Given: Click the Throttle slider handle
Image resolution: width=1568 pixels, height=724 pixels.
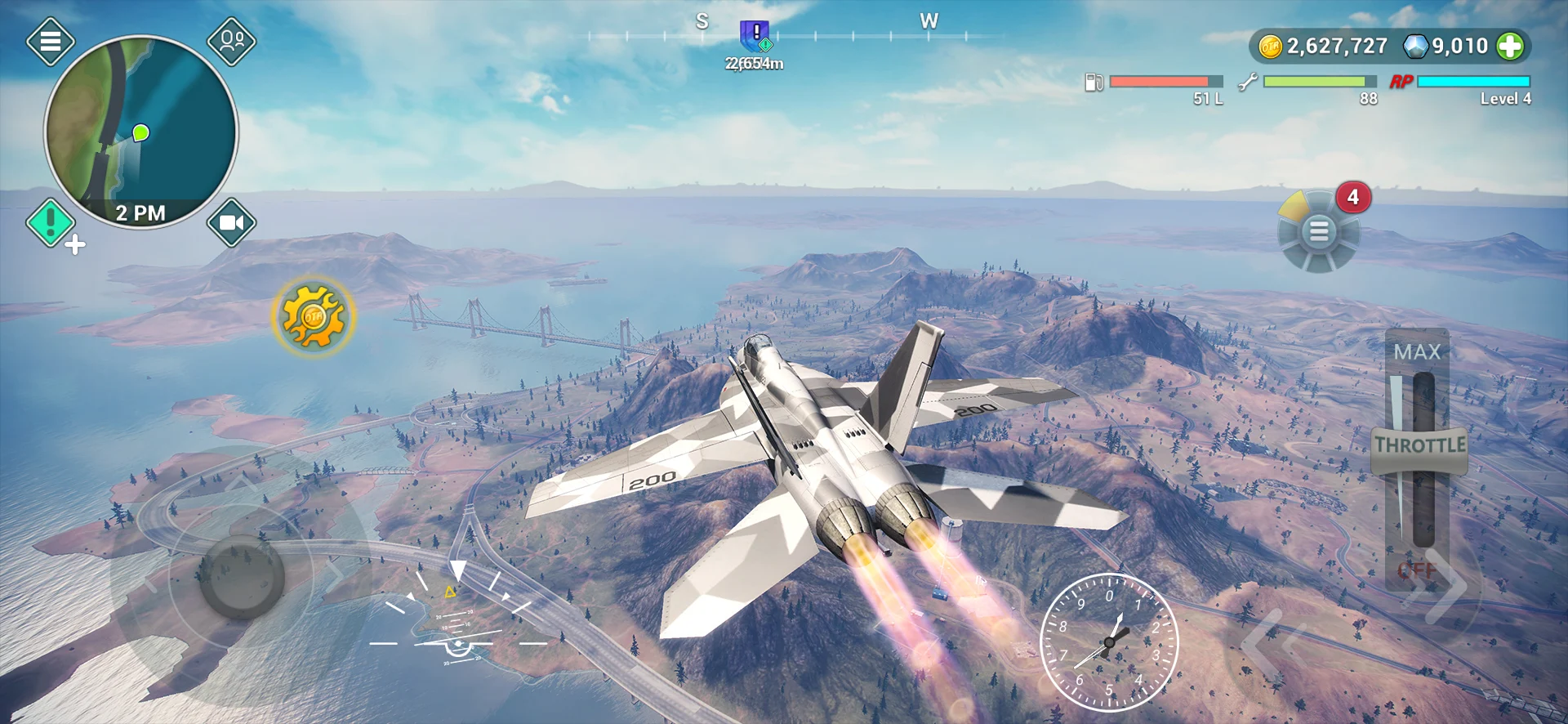Looking at the screenshot, I should [1419, 446].
